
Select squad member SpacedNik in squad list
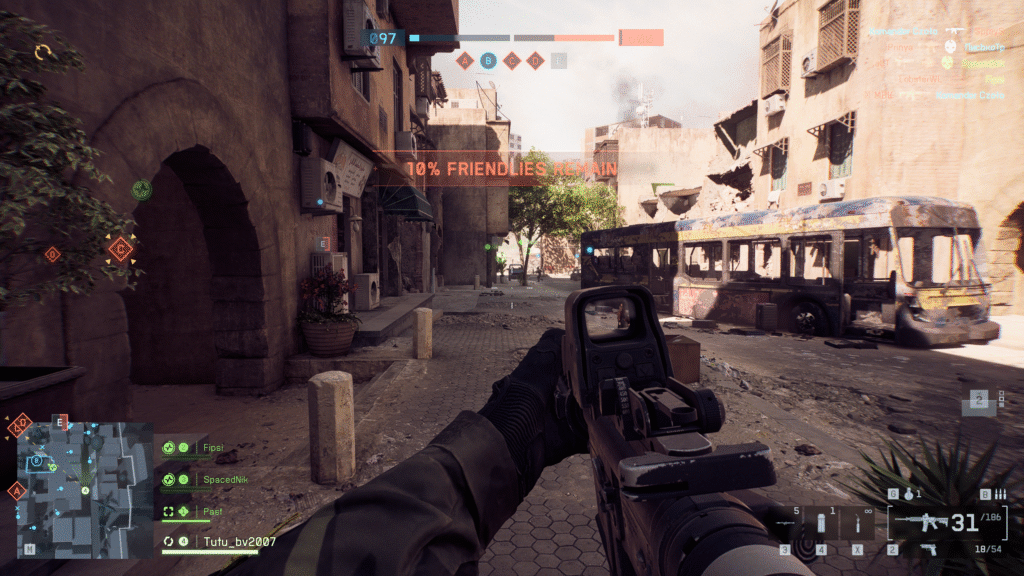pos(223,480)
